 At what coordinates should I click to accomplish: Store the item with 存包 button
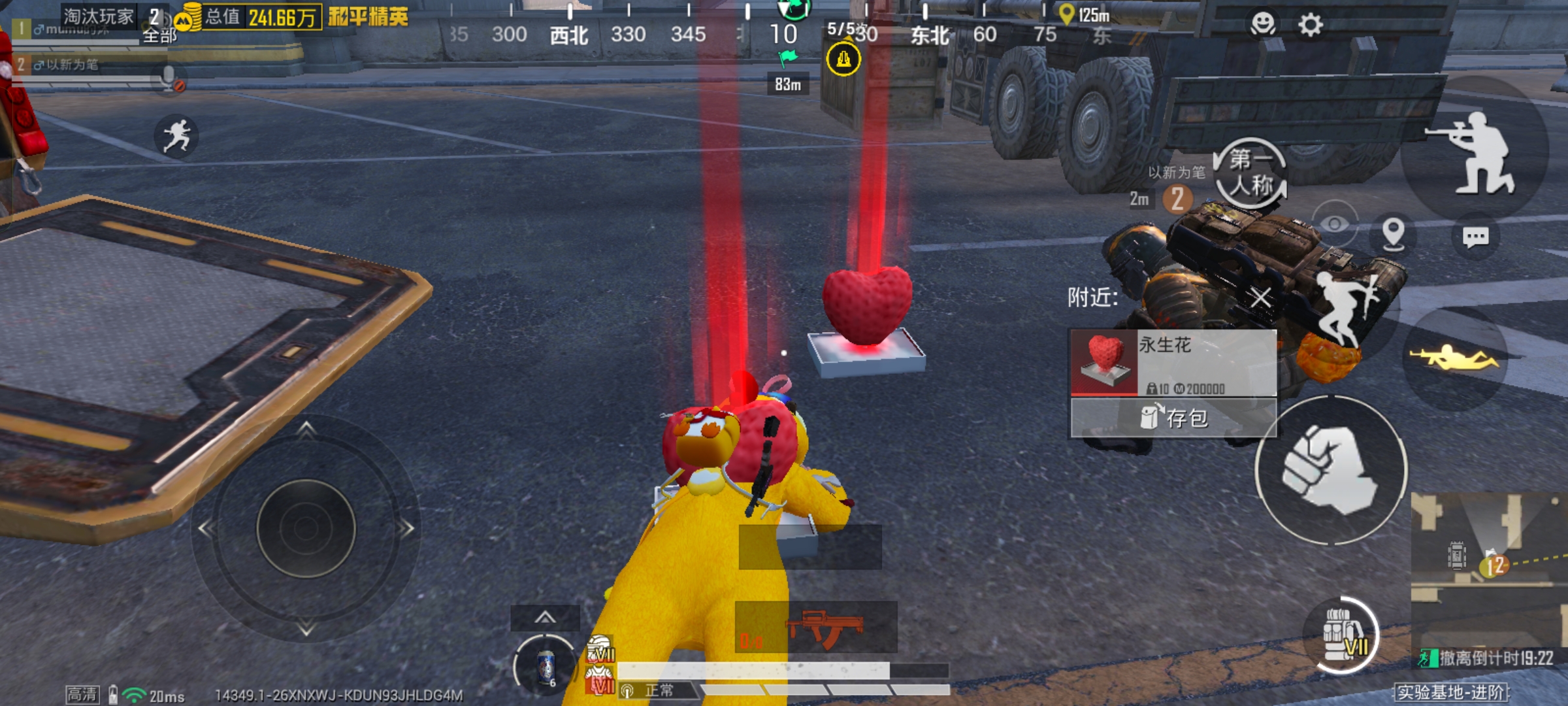[x=1173, y=418]
